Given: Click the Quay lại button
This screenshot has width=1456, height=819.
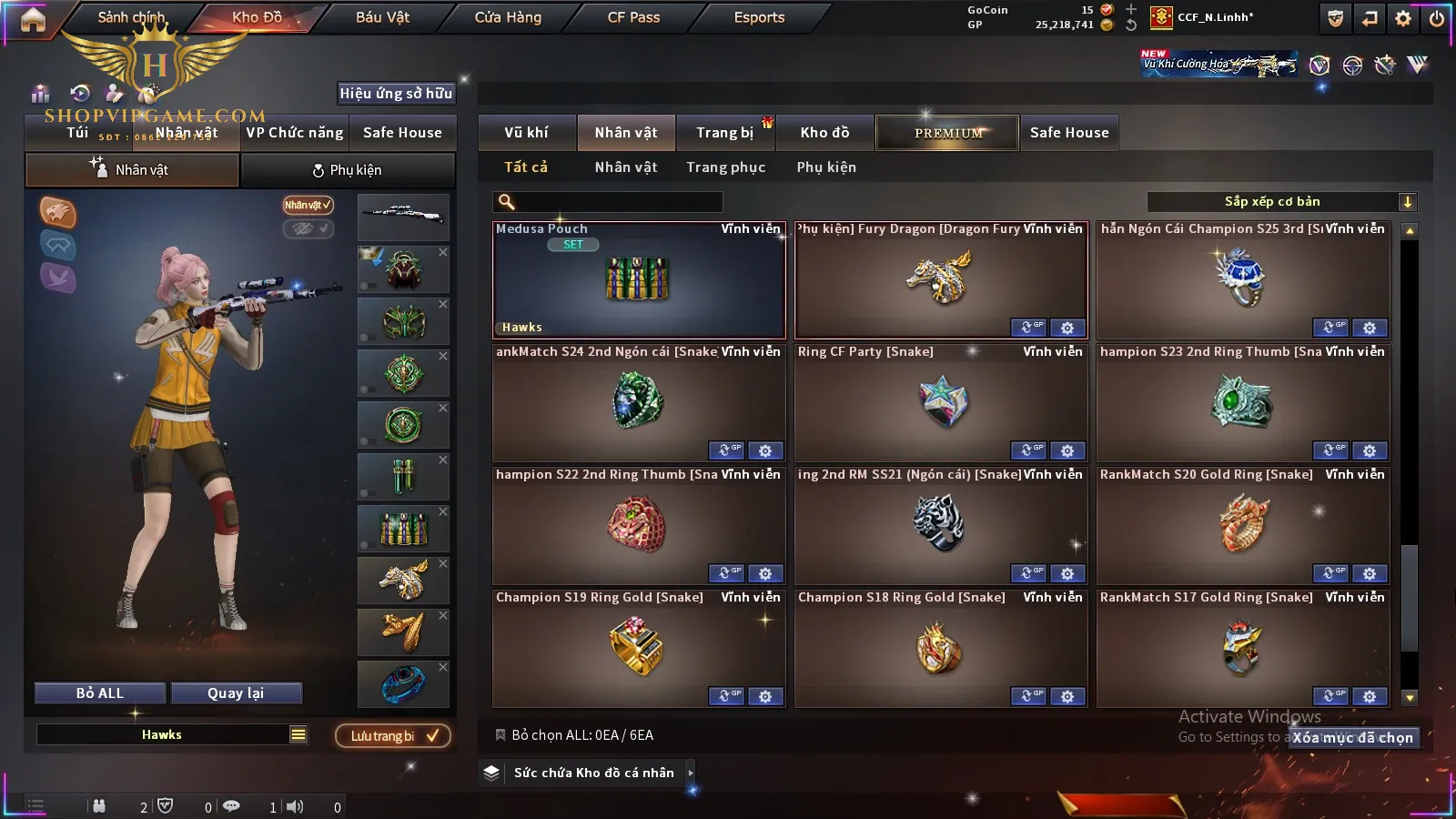Looking at the screenshot, I should pyautogui.click(x=236, y=693).
